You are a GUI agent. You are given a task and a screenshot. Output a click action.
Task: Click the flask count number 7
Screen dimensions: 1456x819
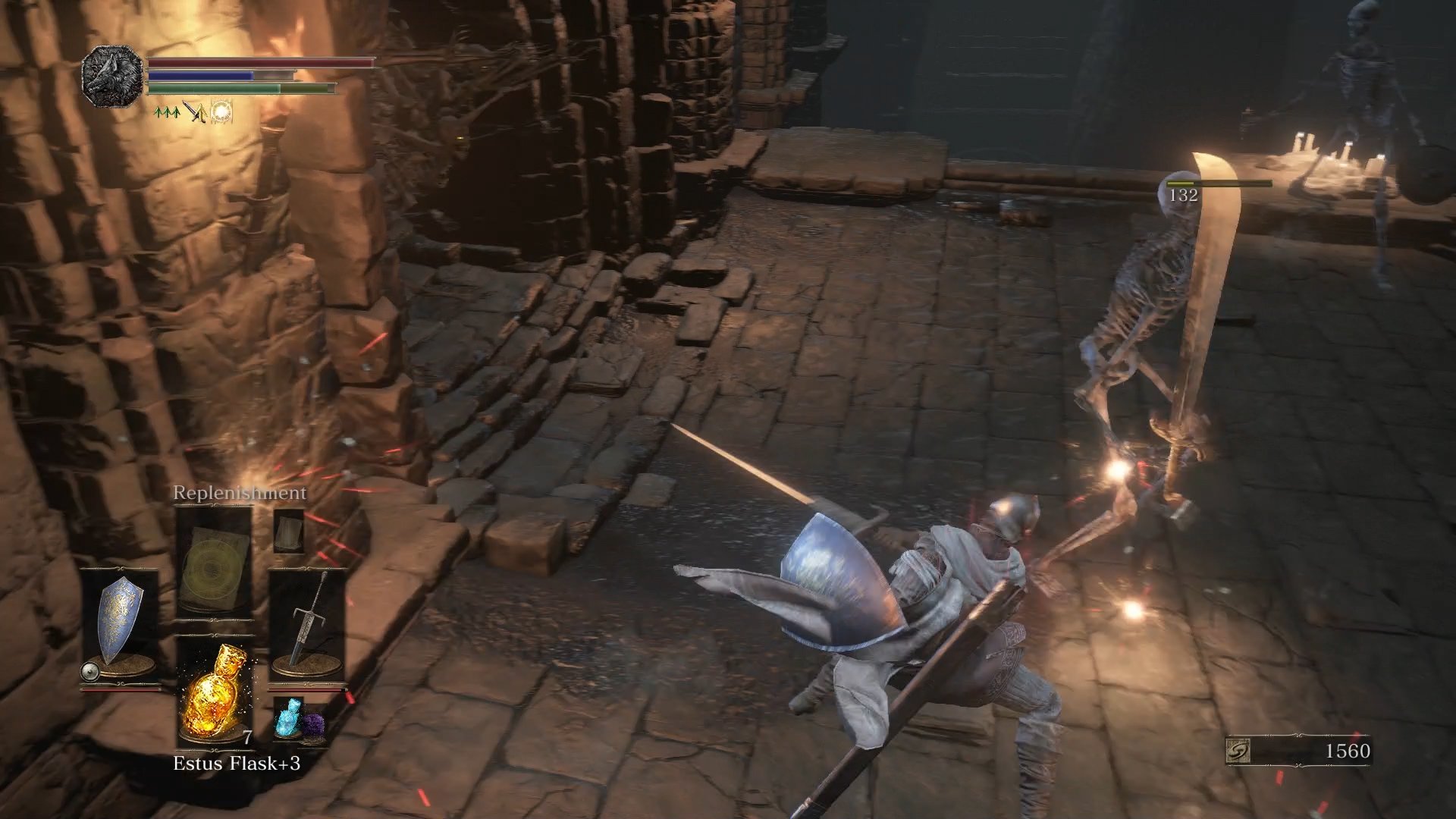(246, 736)
